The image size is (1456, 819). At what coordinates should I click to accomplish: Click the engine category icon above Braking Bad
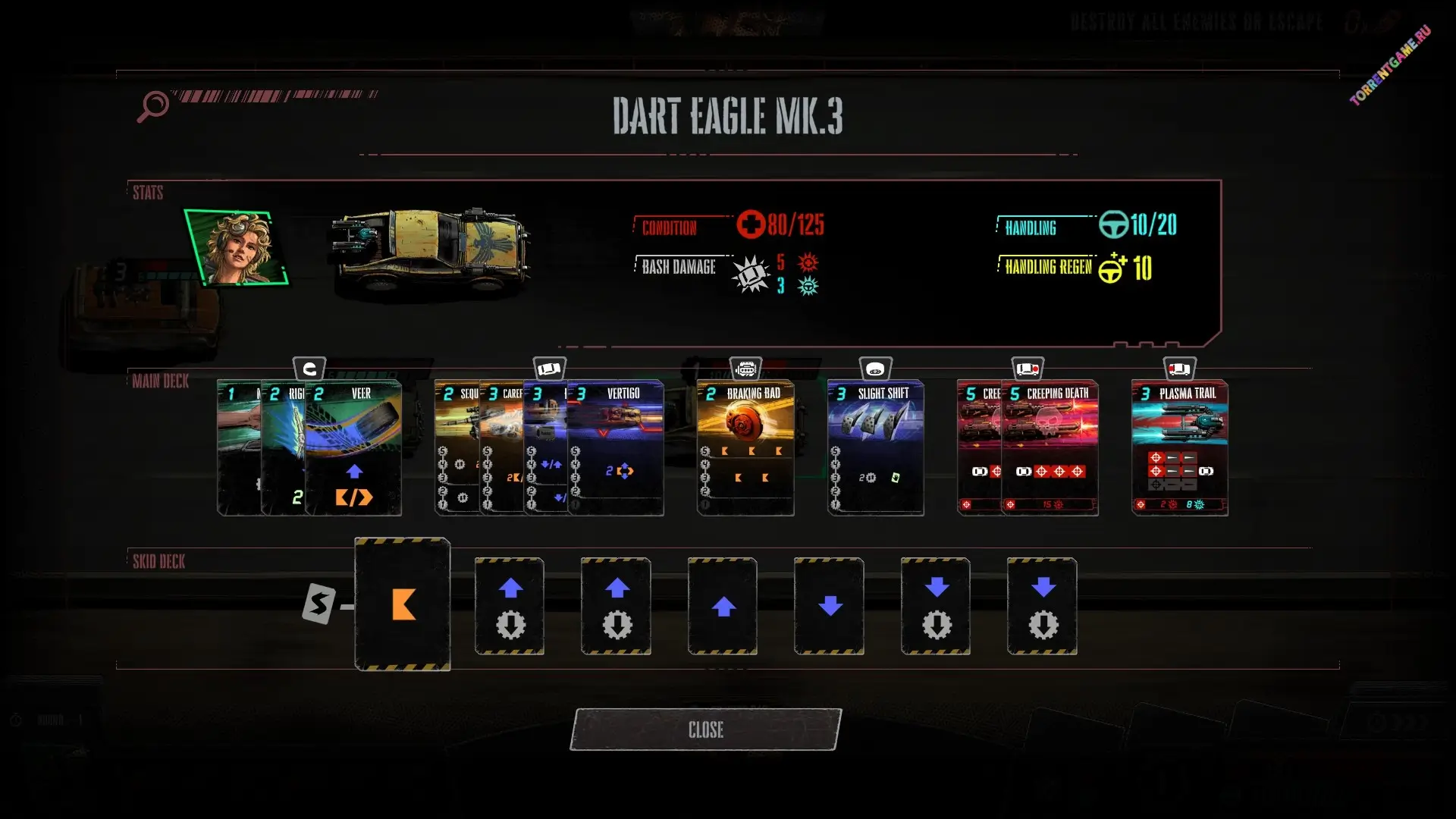[746, 369]
